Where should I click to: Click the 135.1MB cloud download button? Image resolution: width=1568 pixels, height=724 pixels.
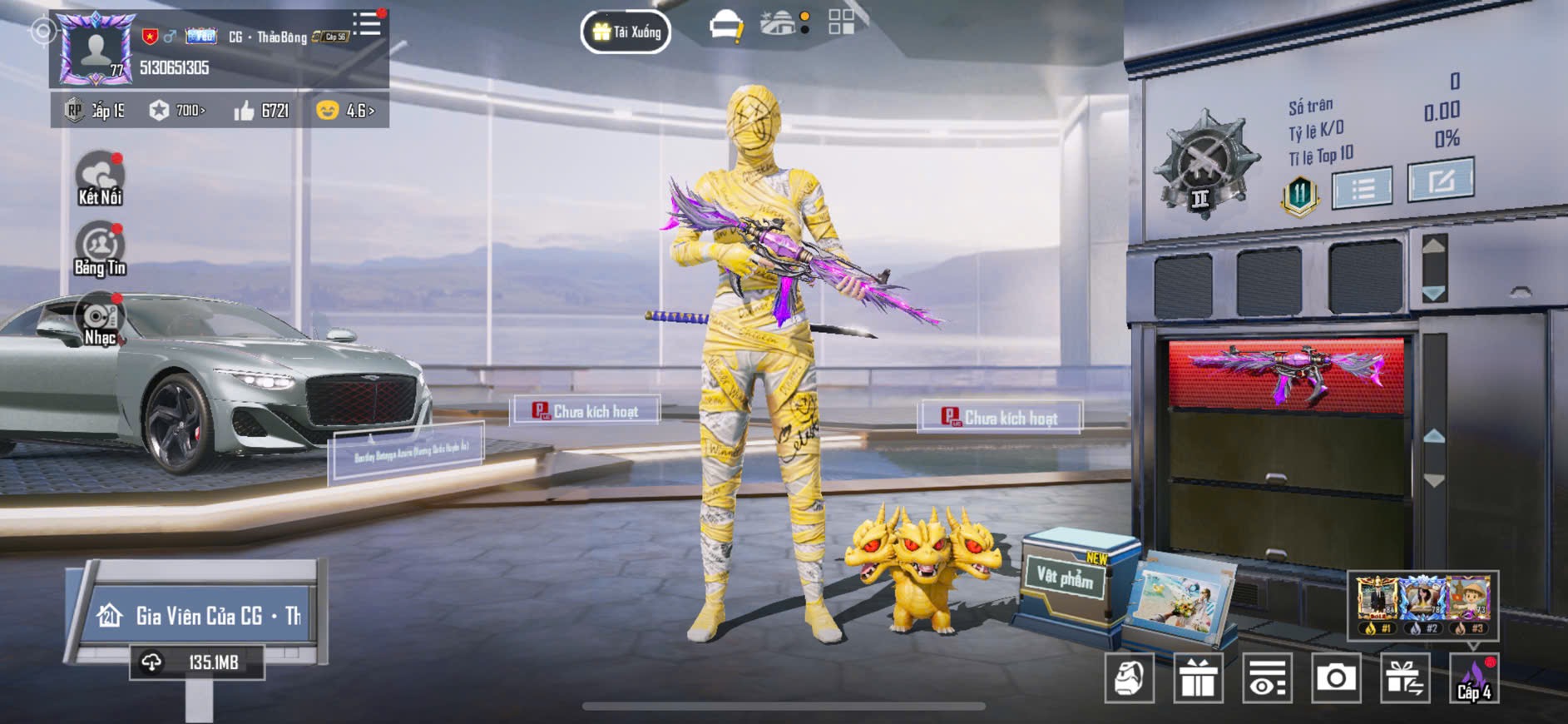coord(197,662)
